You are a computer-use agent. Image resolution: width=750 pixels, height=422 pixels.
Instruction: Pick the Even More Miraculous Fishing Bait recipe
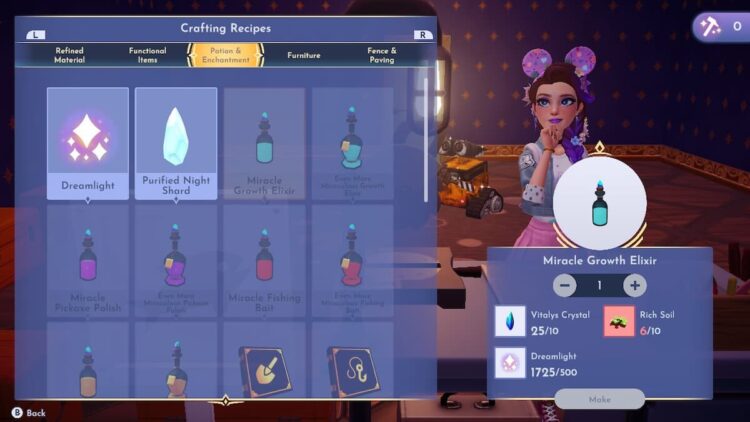[351, 260]
